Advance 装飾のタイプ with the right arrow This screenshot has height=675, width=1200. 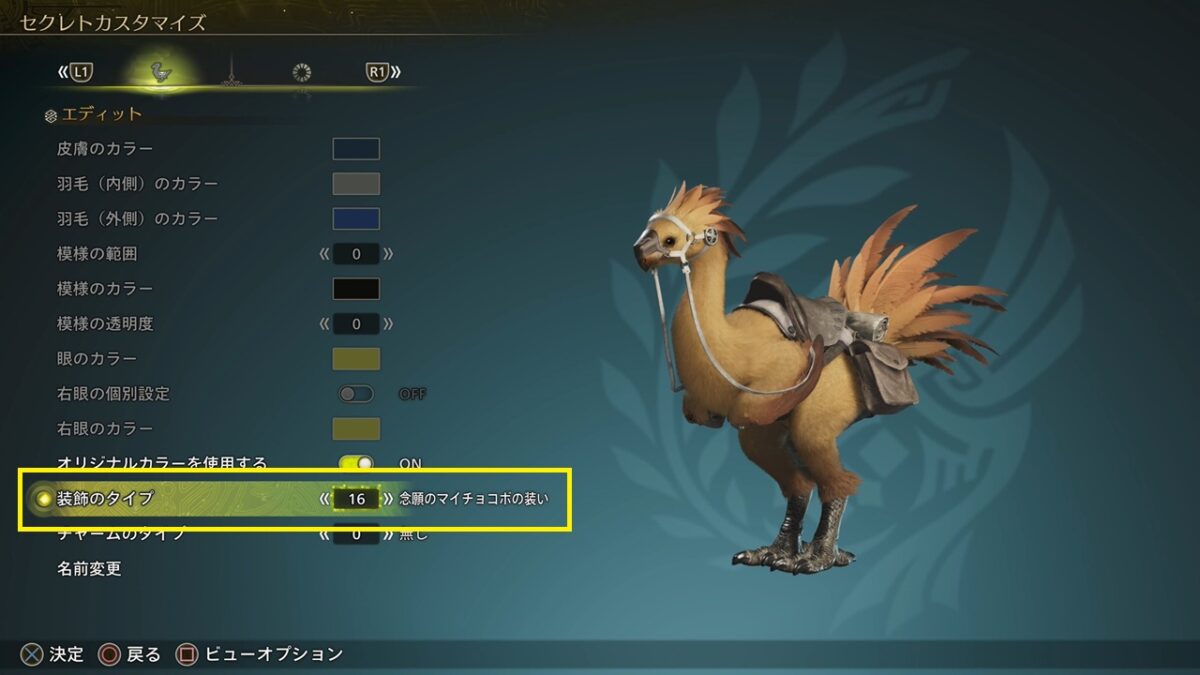click(x=388, y=497)
